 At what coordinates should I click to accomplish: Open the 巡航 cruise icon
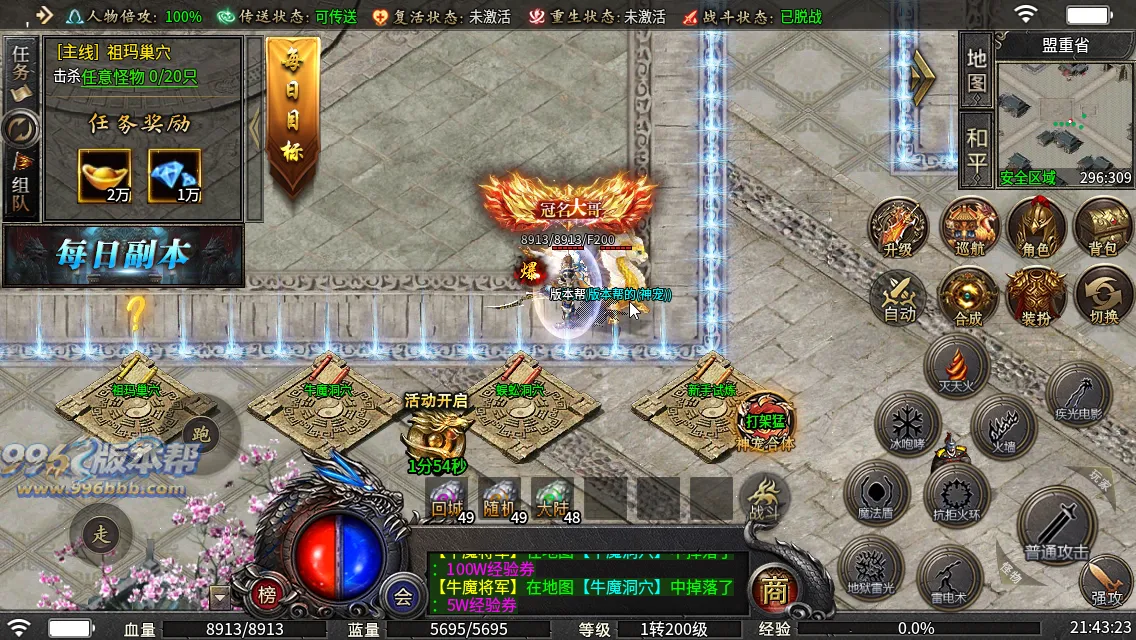968,229
